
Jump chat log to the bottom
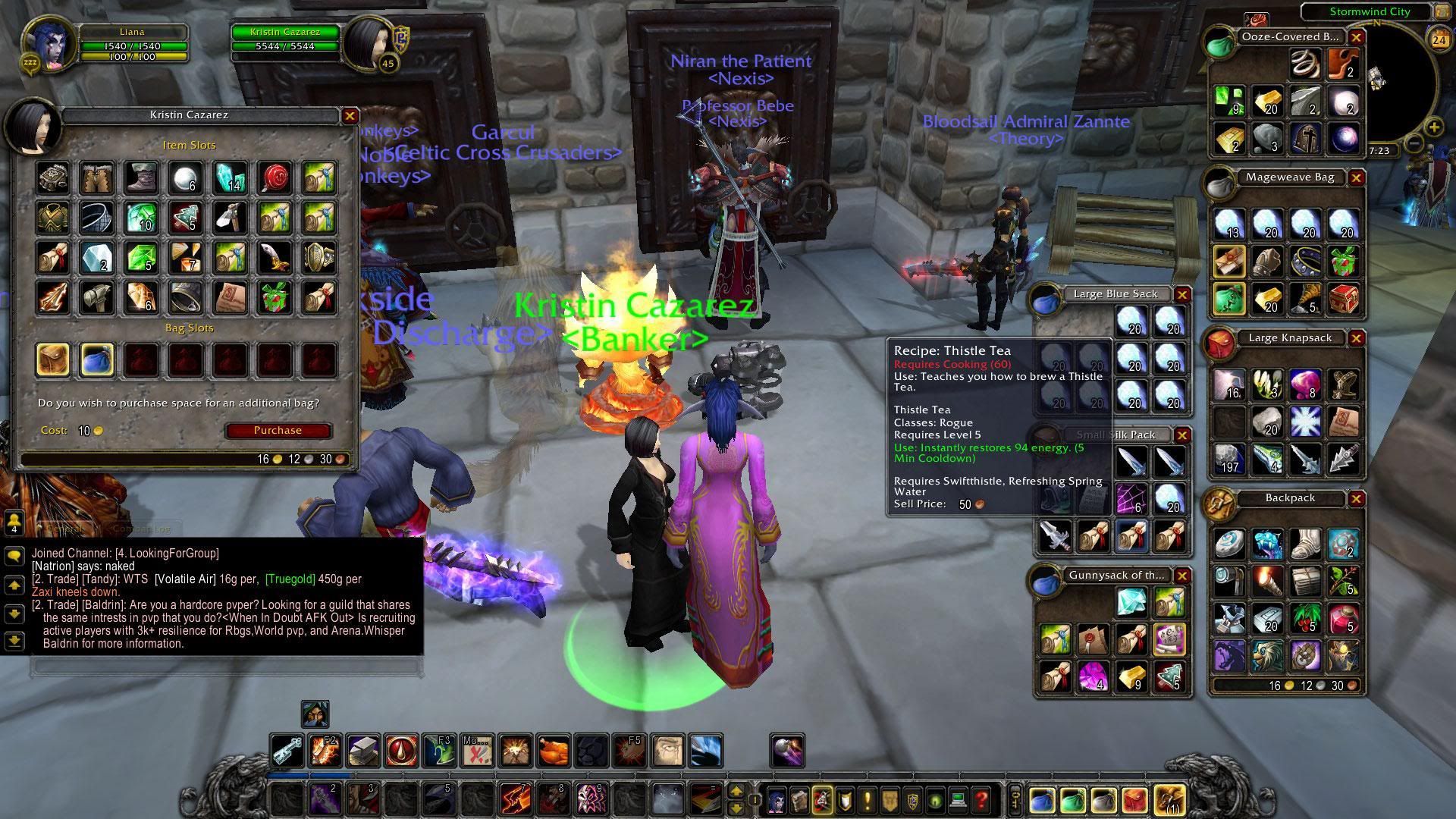(x=14, y=642)
